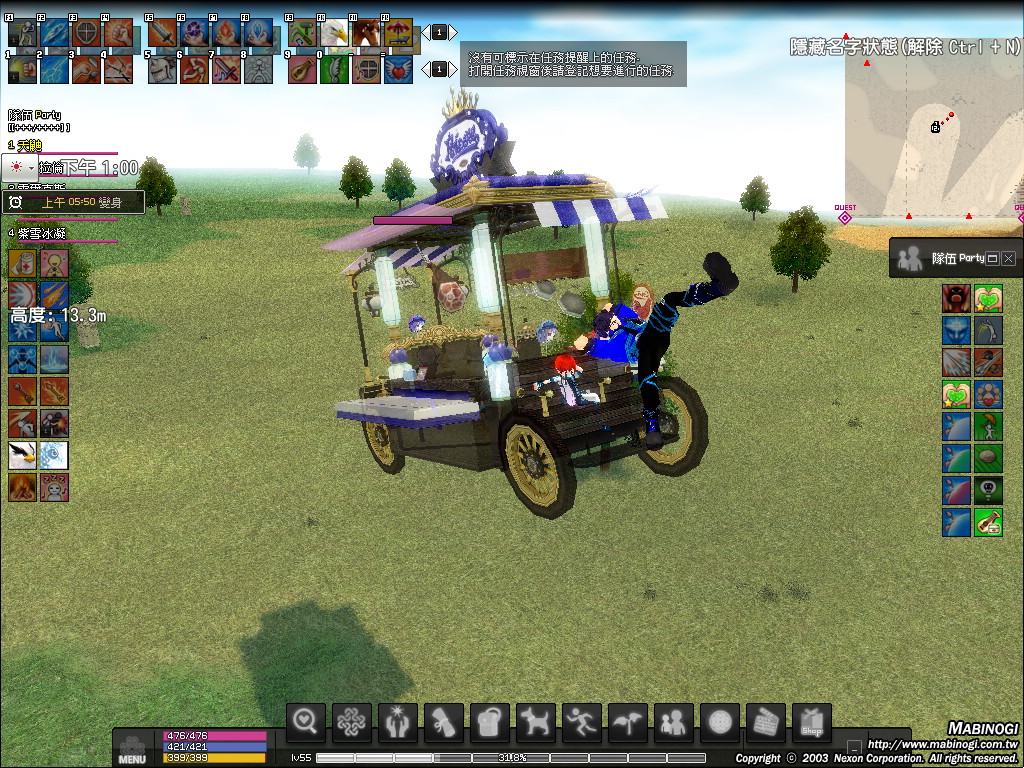Activate the skull icon in right skill column
The width and height of the screenshot is (1024, 768).
point(988,490)
